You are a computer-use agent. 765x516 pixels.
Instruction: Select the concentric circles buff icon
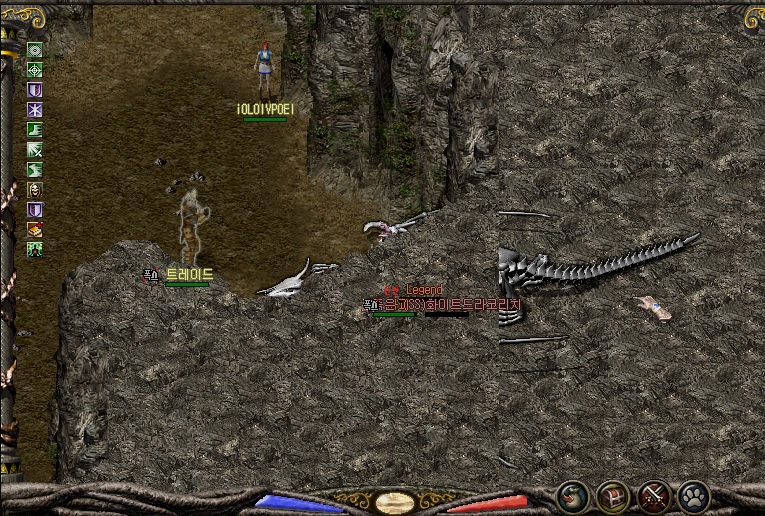(x=35, y=50)
